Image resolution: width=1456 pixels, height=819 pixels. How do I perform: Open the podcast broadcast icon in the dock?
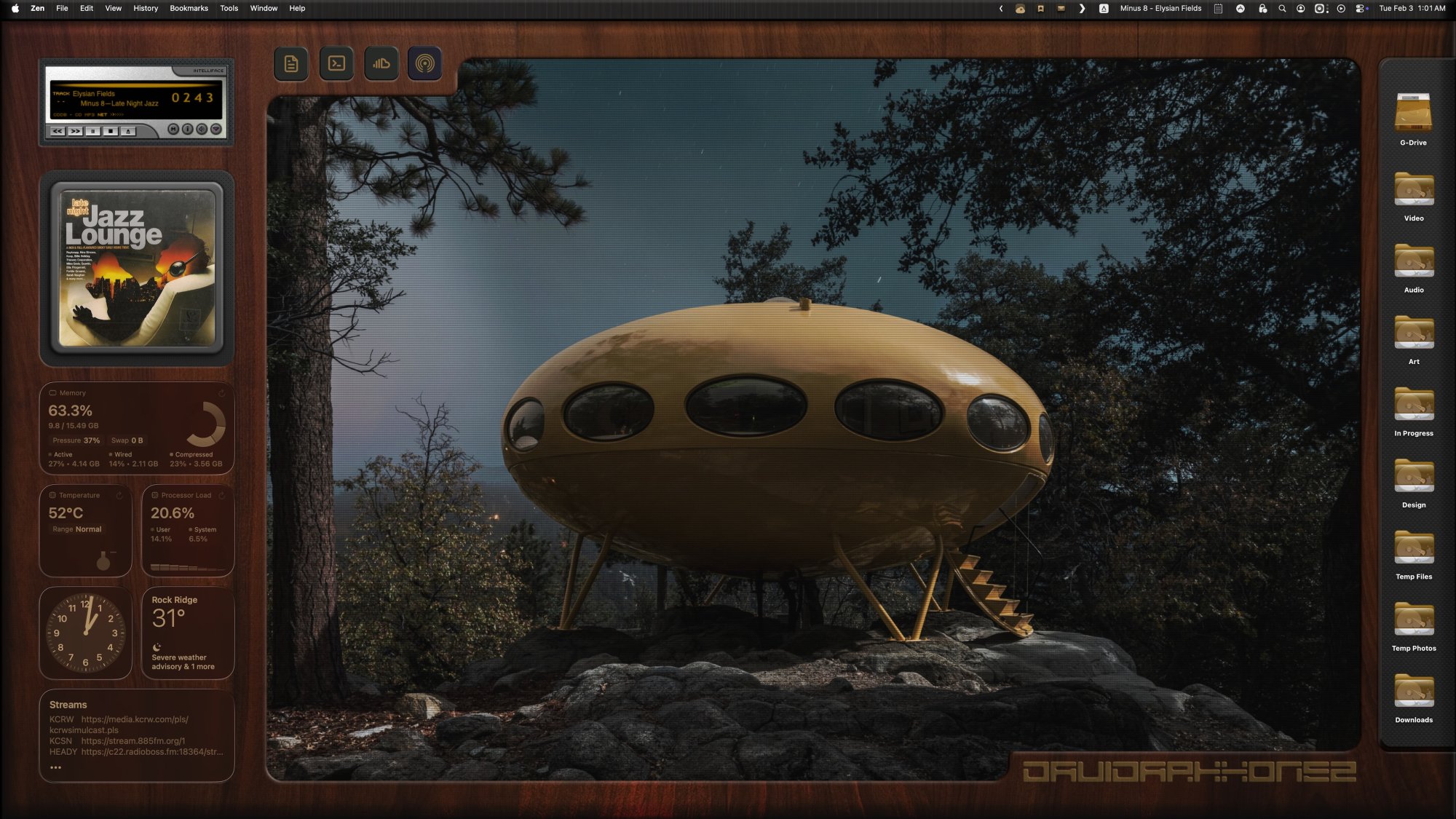[426, 63]
